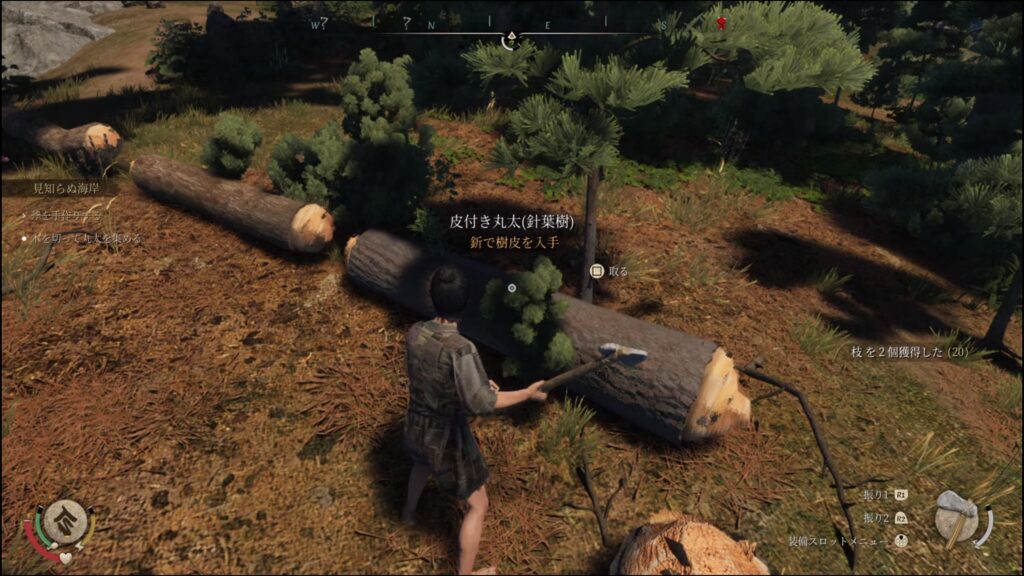Viewport: 1024px width, 576px height.
Task: Click the equipped stone axe icon
Action: (x=957, y=517)
